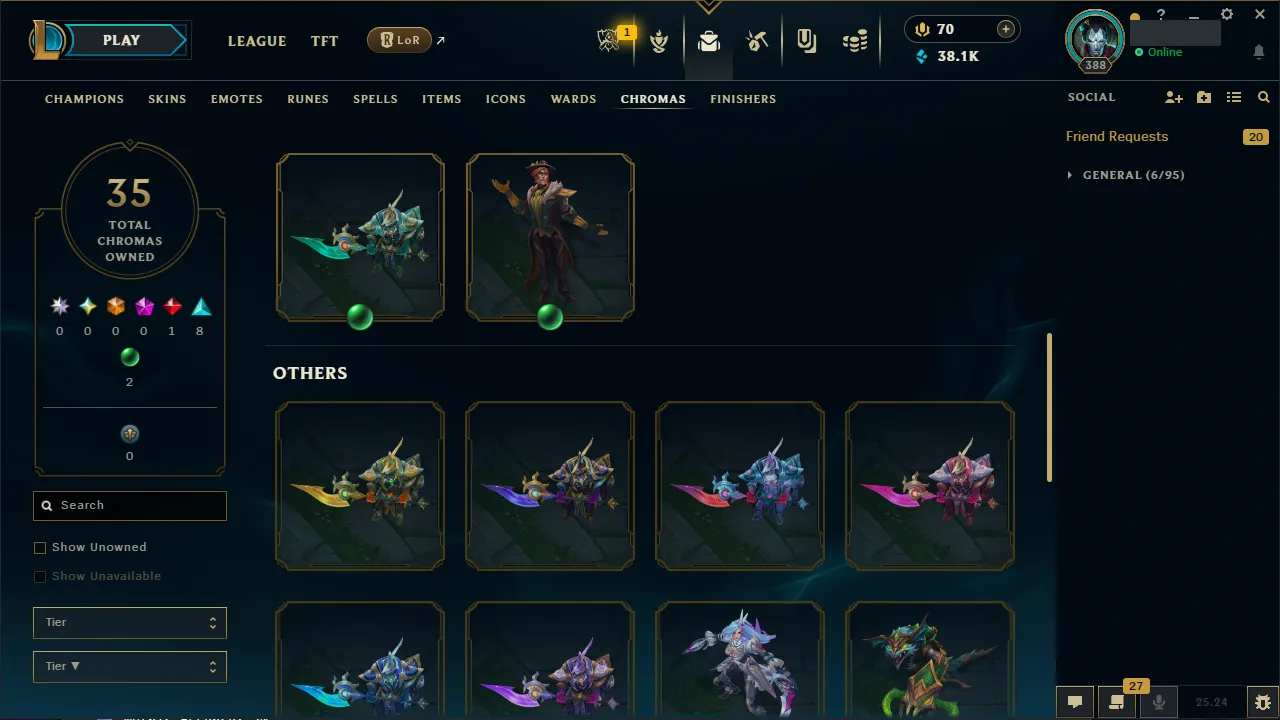The image size is (1280, 720).
Task: Switch to the TFT menu item
Action: point(324,41)
